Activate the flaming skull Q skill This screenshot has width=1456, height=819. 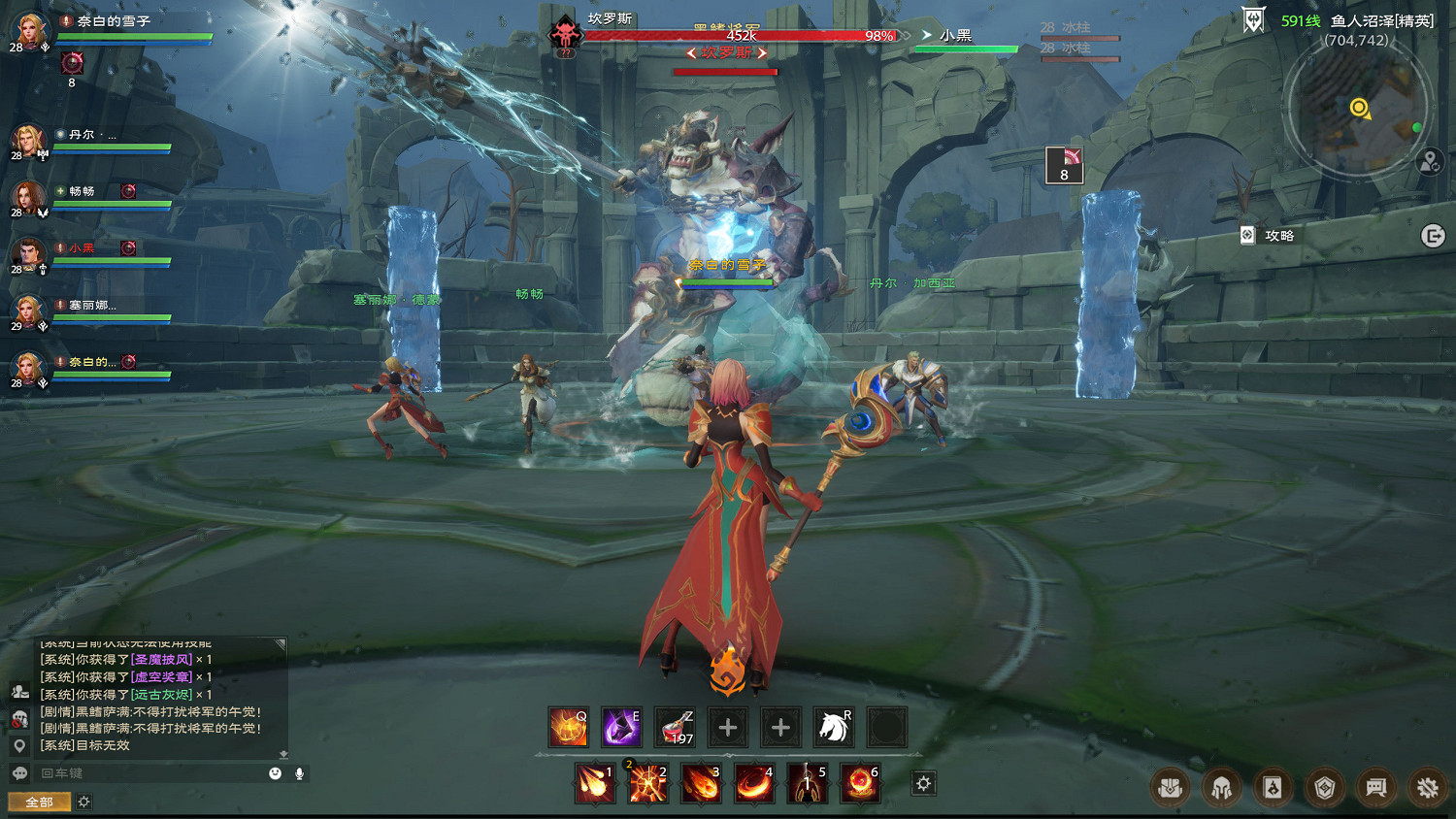[x=569, y=727]
